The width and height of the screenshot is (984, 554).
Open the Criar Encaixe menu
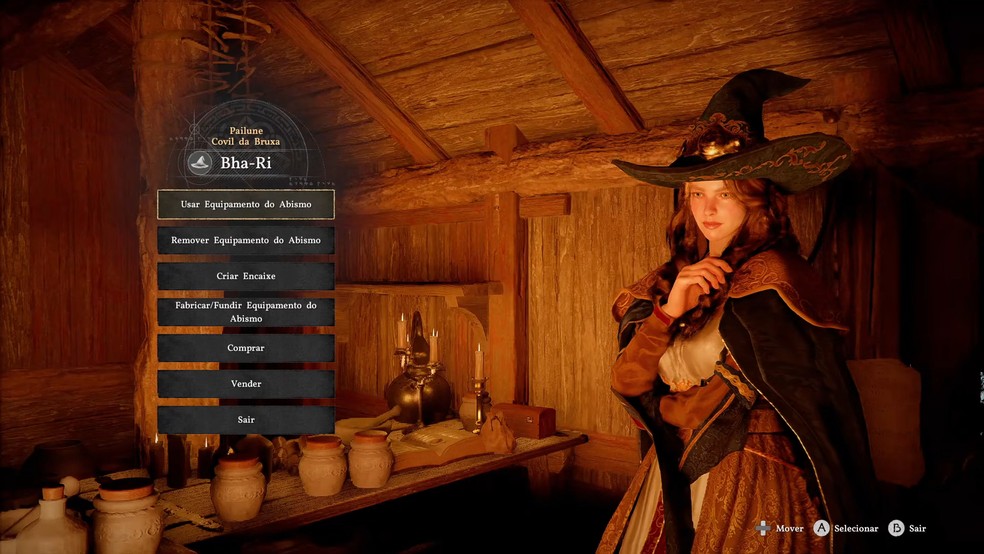tap(245, 276)
